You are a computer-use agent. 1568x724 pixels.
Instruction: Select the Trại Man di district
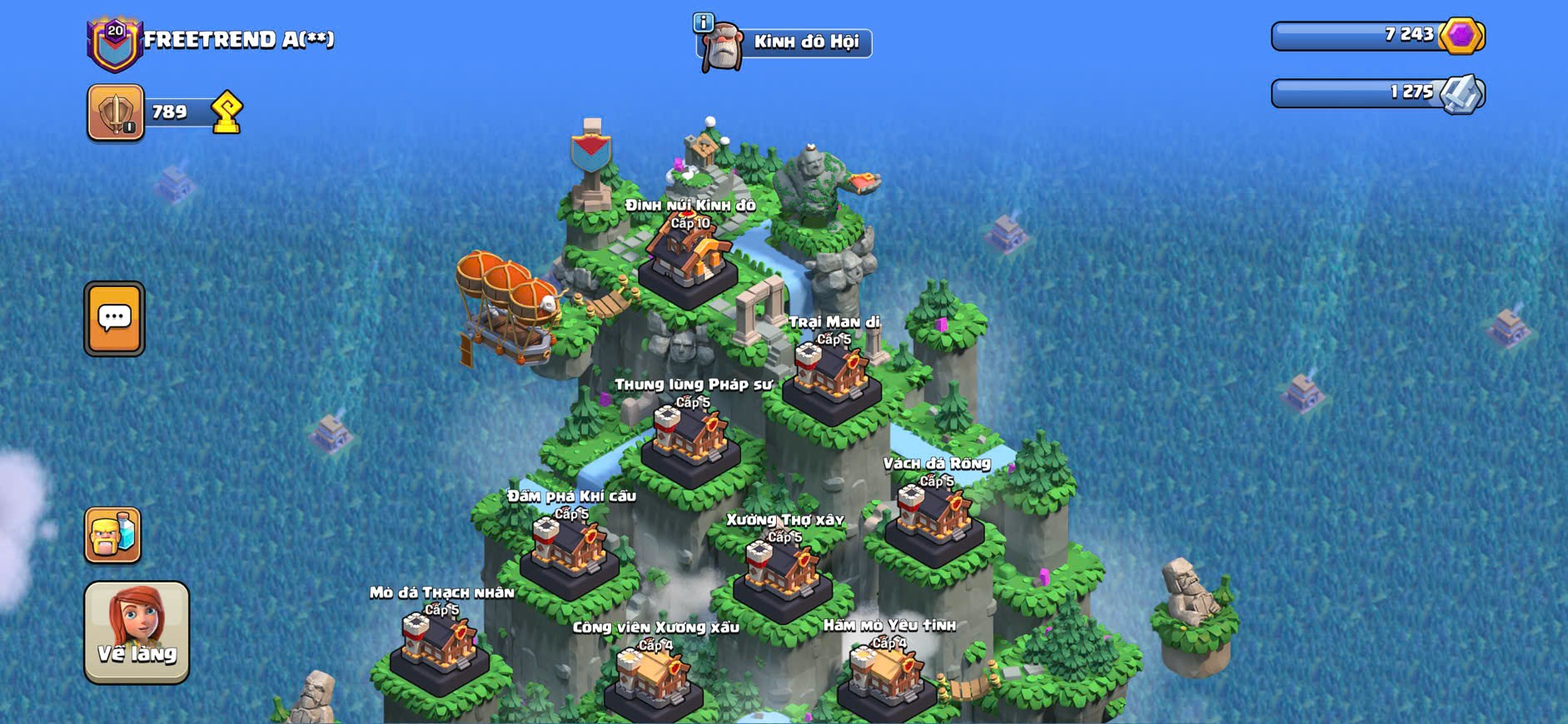[x=831, y=379]
